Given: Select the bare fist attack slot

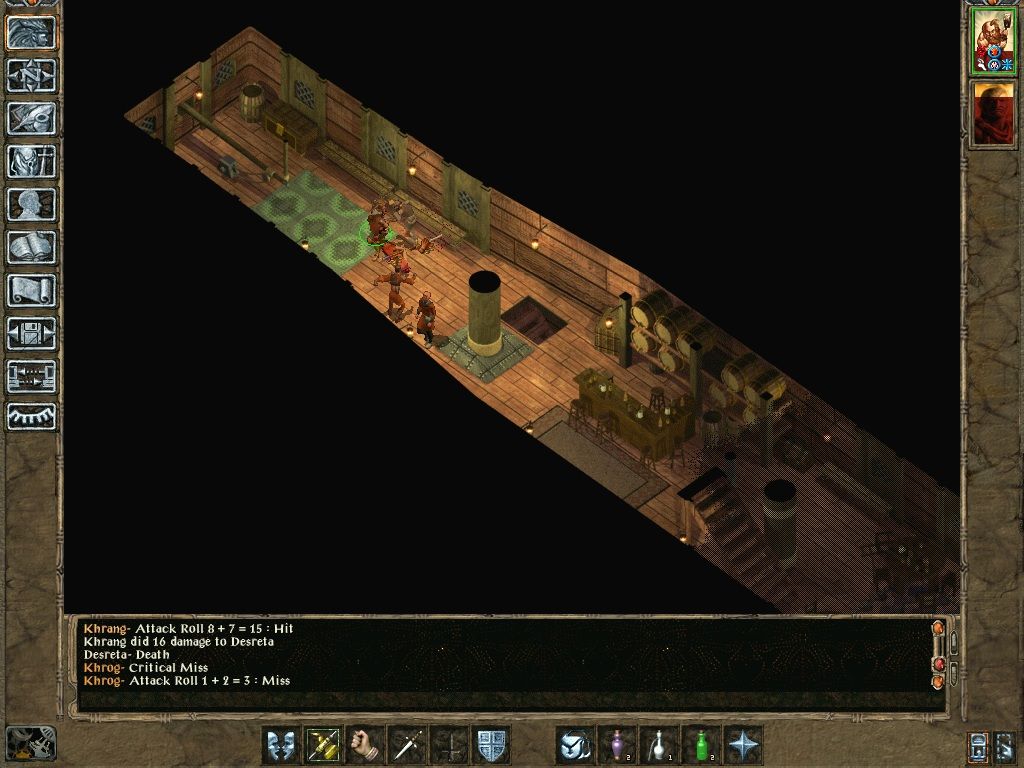Looking at the screenshot, I should [x=365, y=745].
